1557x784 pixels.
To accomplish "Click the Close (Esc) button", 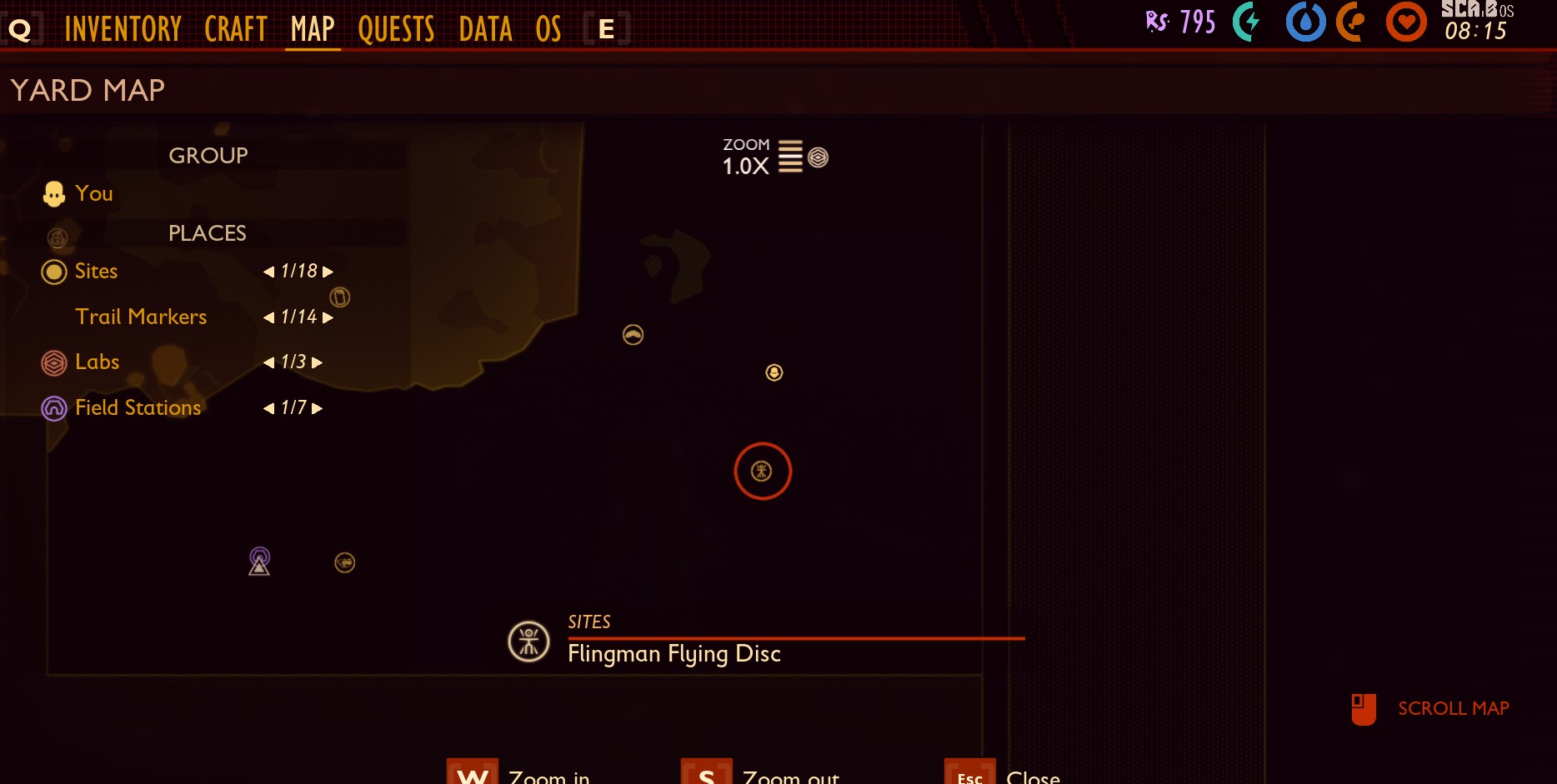I will [x=968, y=776].
